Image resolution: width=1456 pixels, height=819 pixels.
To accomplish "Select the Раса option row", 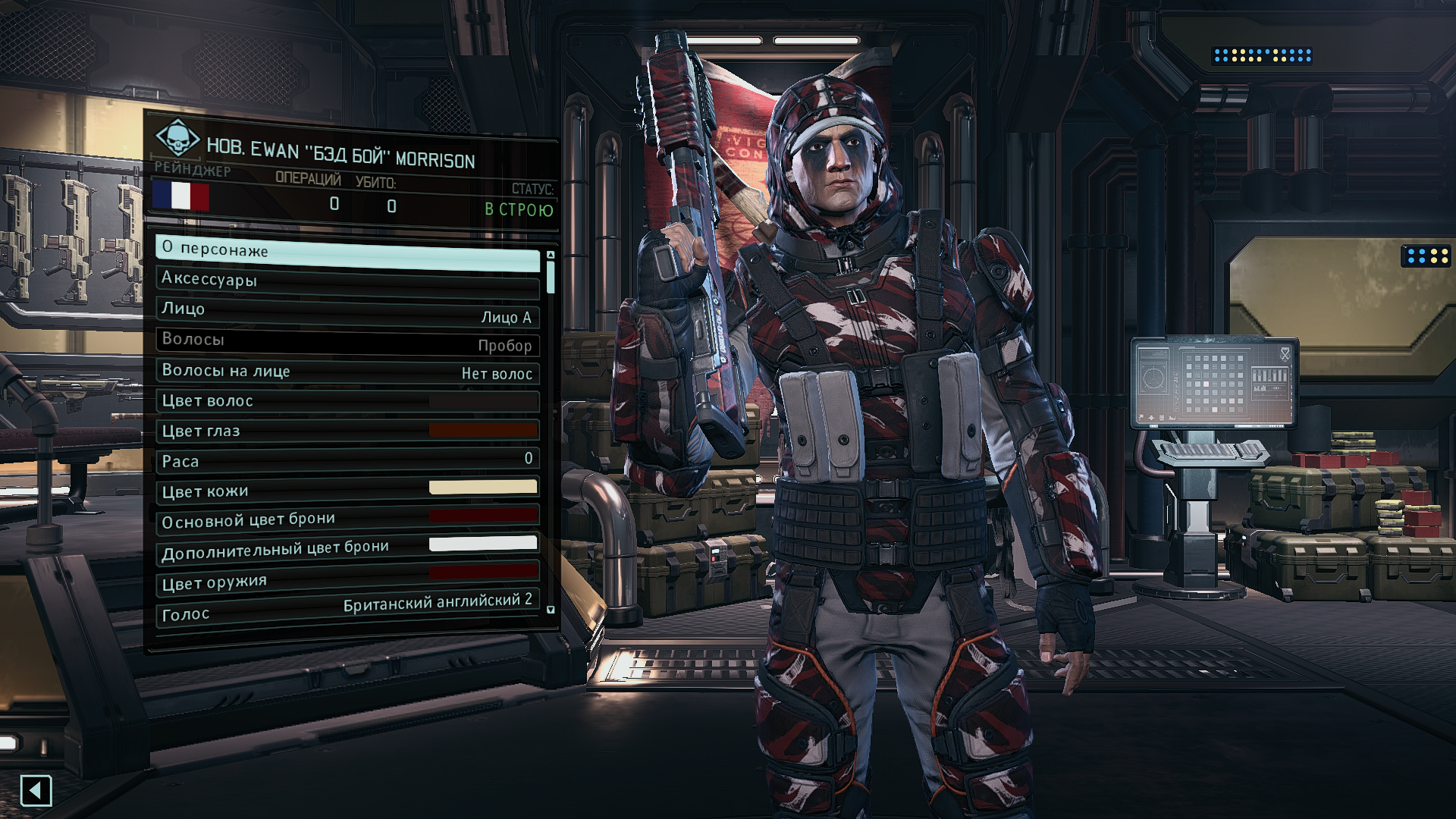I will 347,460.
